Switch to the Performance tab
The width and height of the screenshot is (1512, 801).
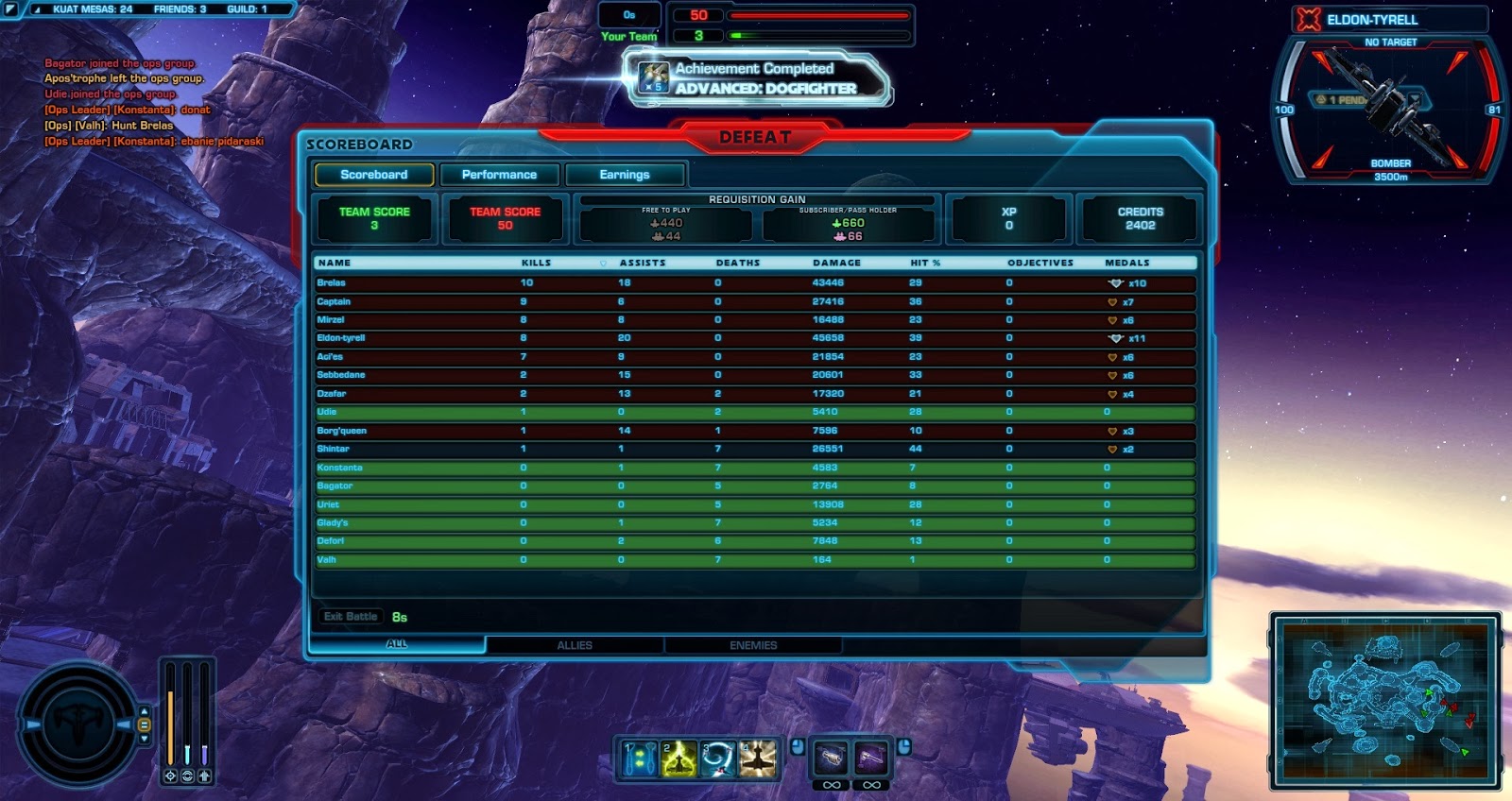pyautogui.click(x=499, y=175)
